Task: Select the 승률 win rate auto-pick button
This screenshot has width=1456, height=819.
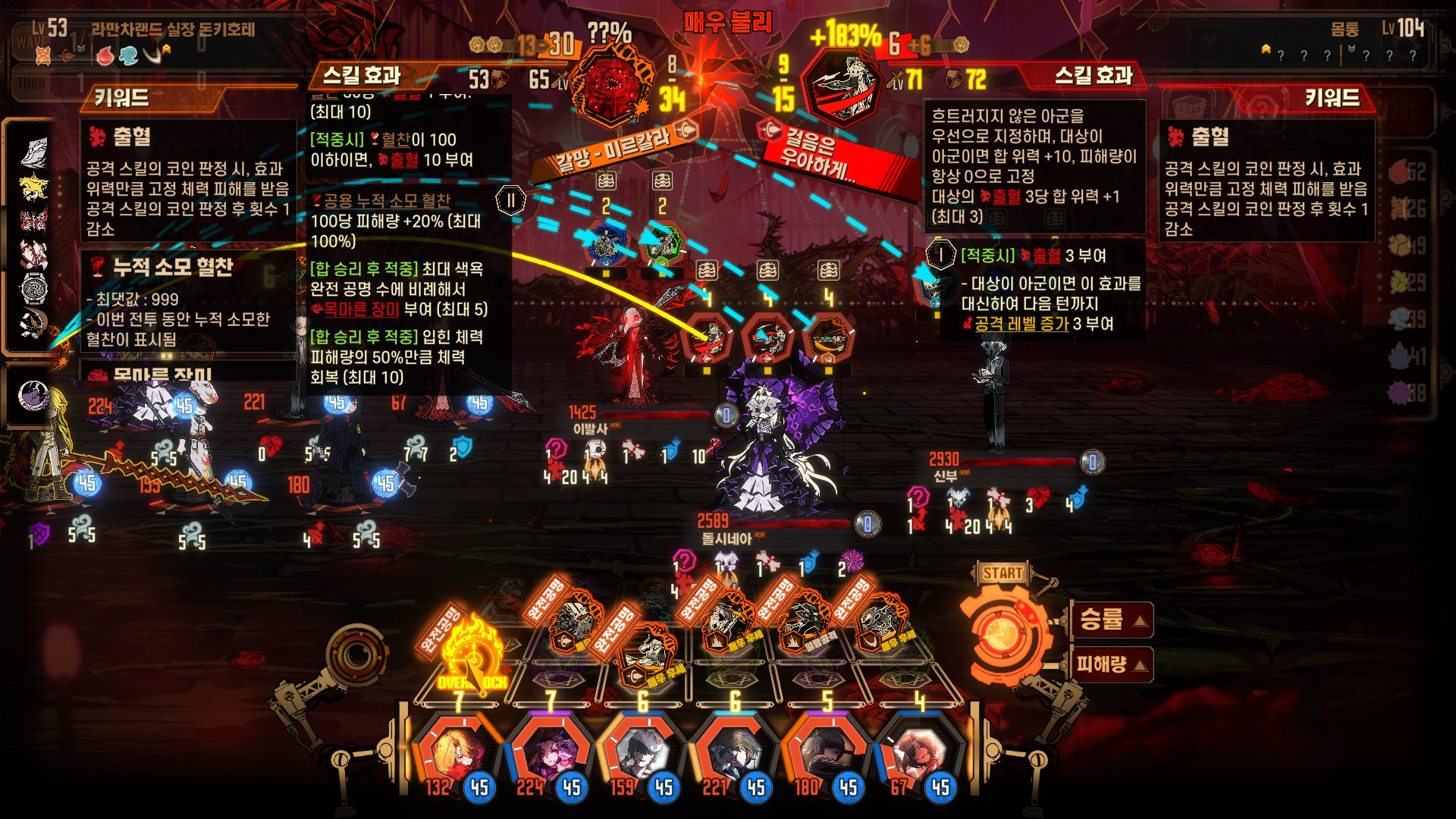Action: (x=1112, y=620)
